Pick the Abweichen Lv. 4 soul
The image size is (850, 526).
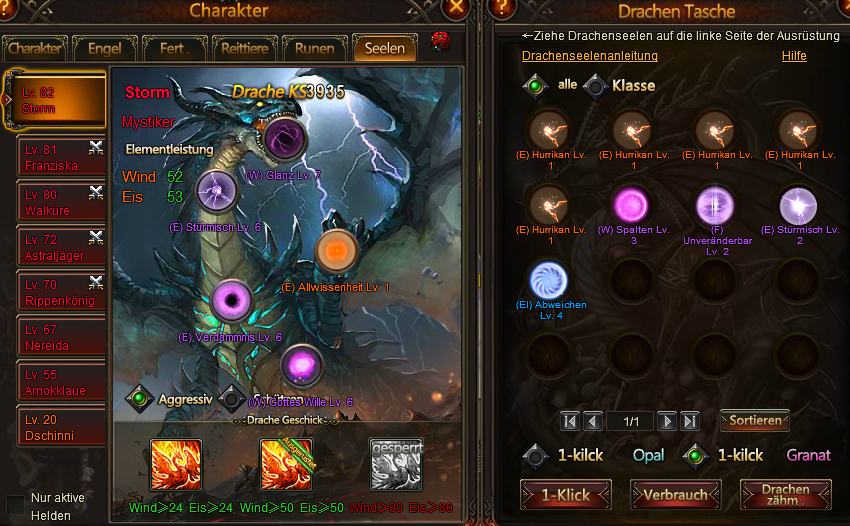(x=549, y=280)
